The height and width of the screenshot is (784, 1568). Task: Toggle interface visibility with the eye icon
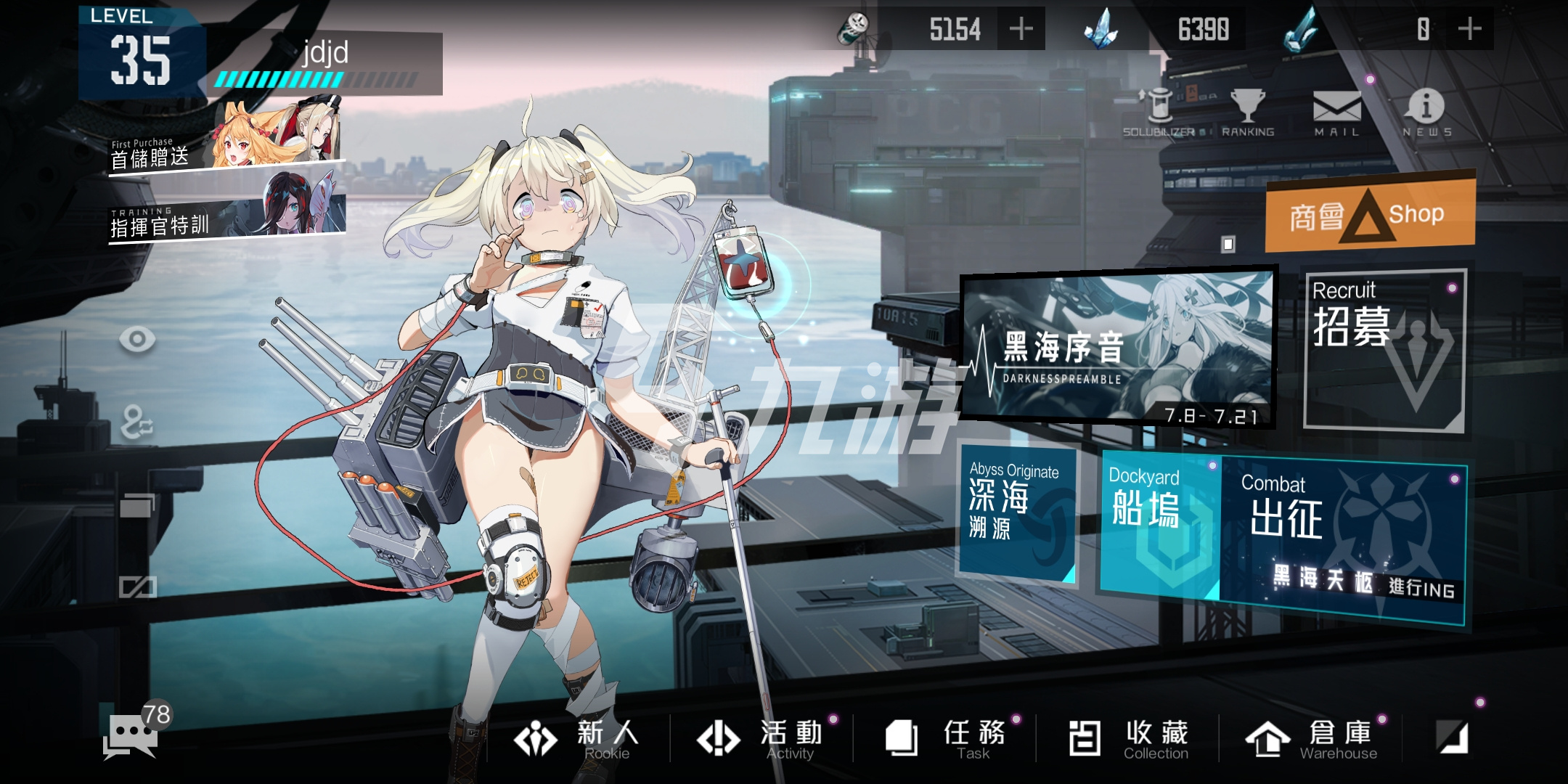pyautogui.click(x=137, y=339)
